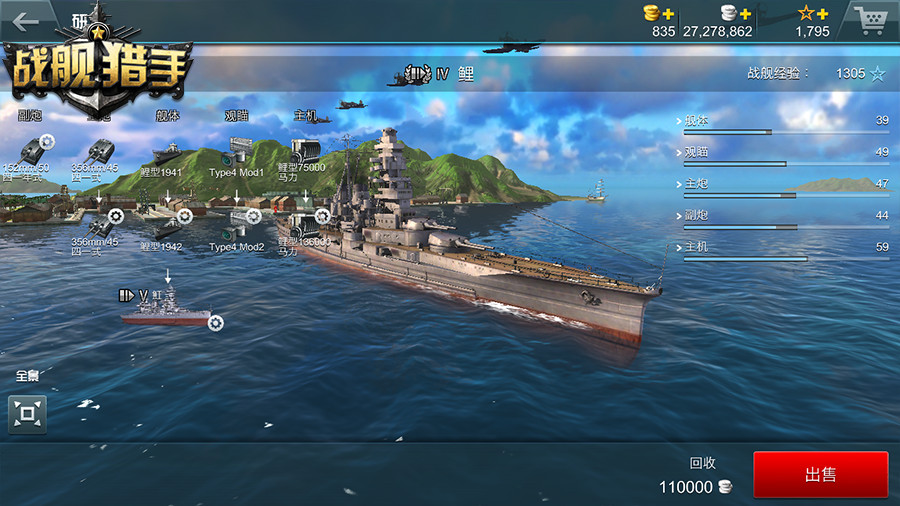Open the tier V 虹 ship node
Image resolution: width=900 pixels, height=506 pixels.
pos(166,306)
